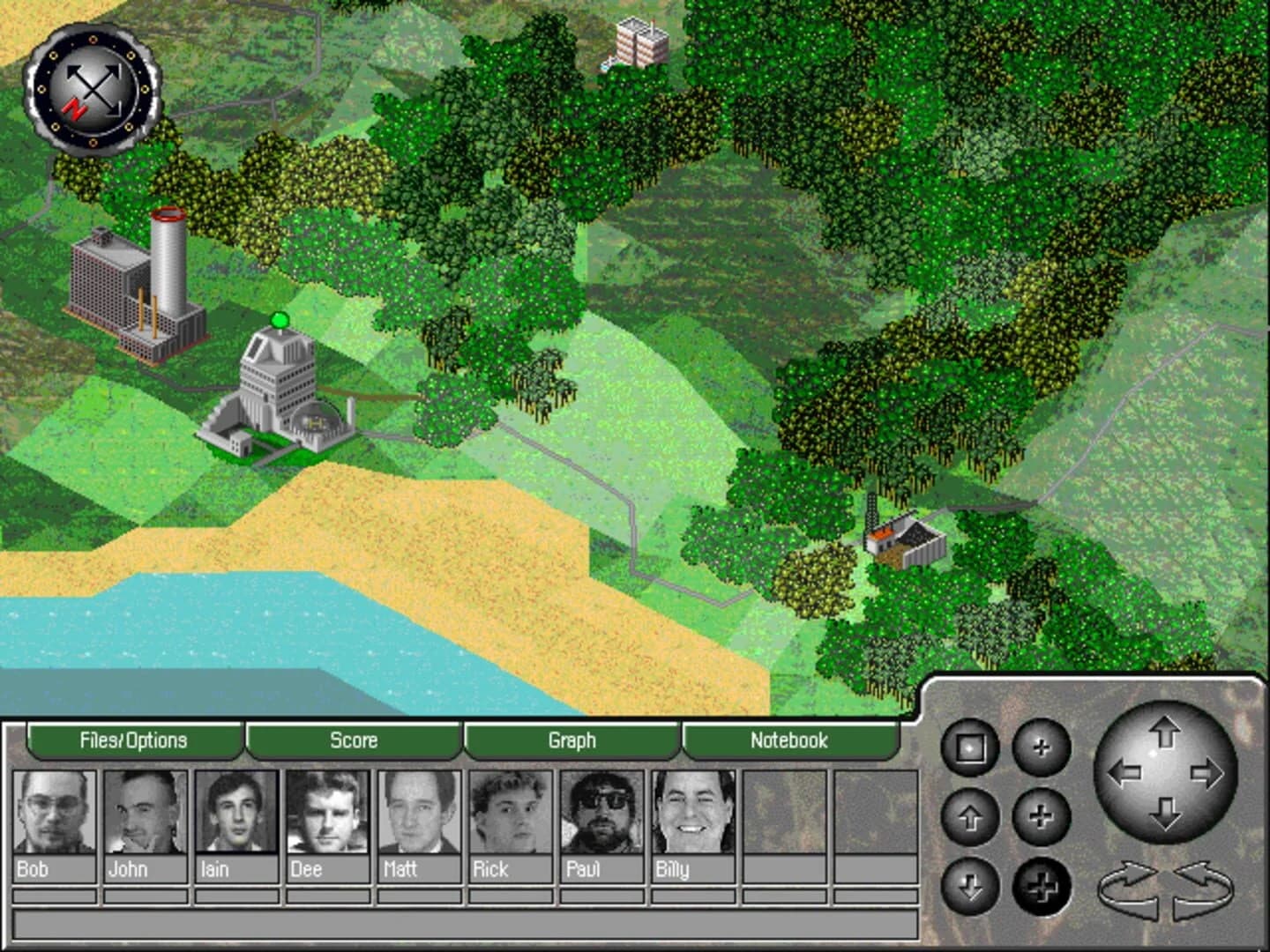View the Graph panel

[571, 740]
